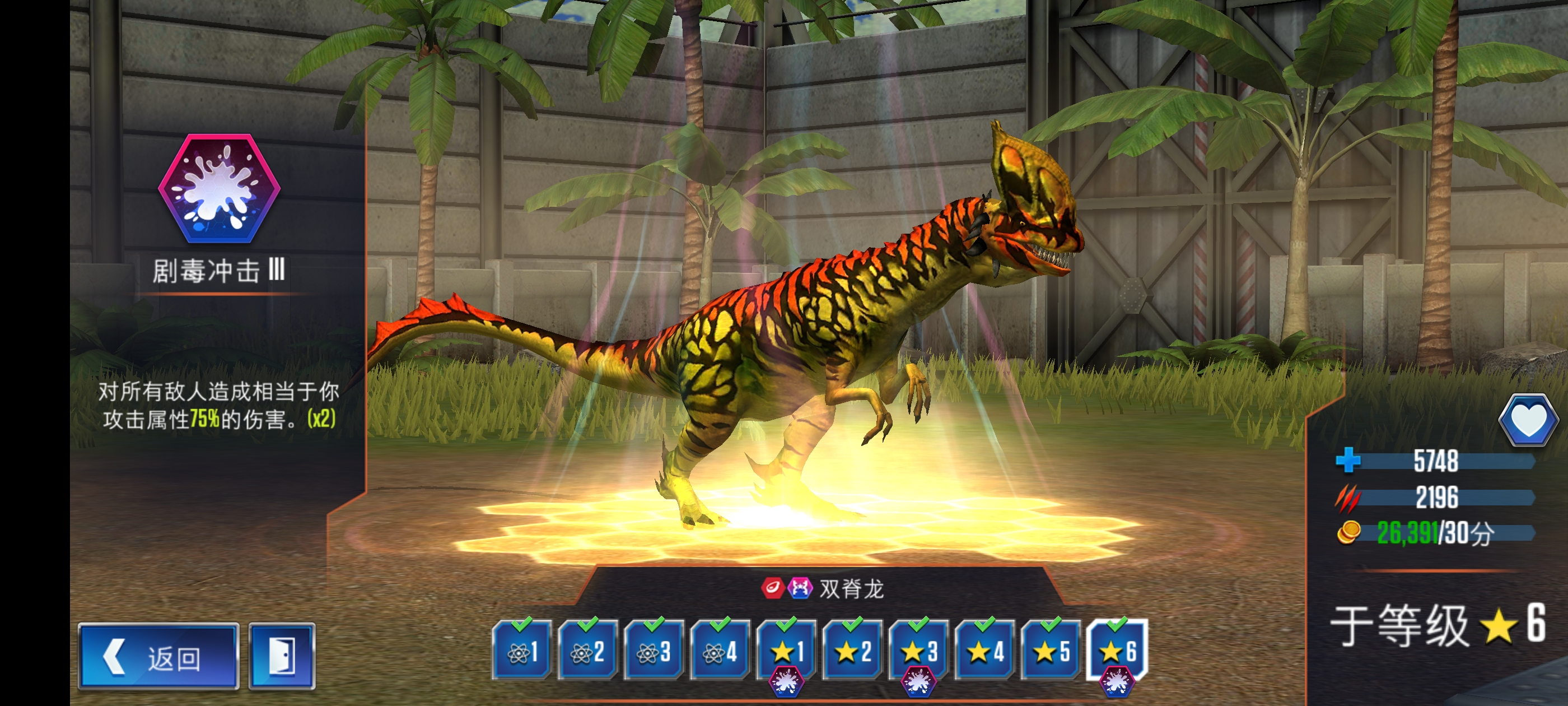Switch to atom level 4 stage
This screenshot has height=706, width=1568.
click(720, 651)
